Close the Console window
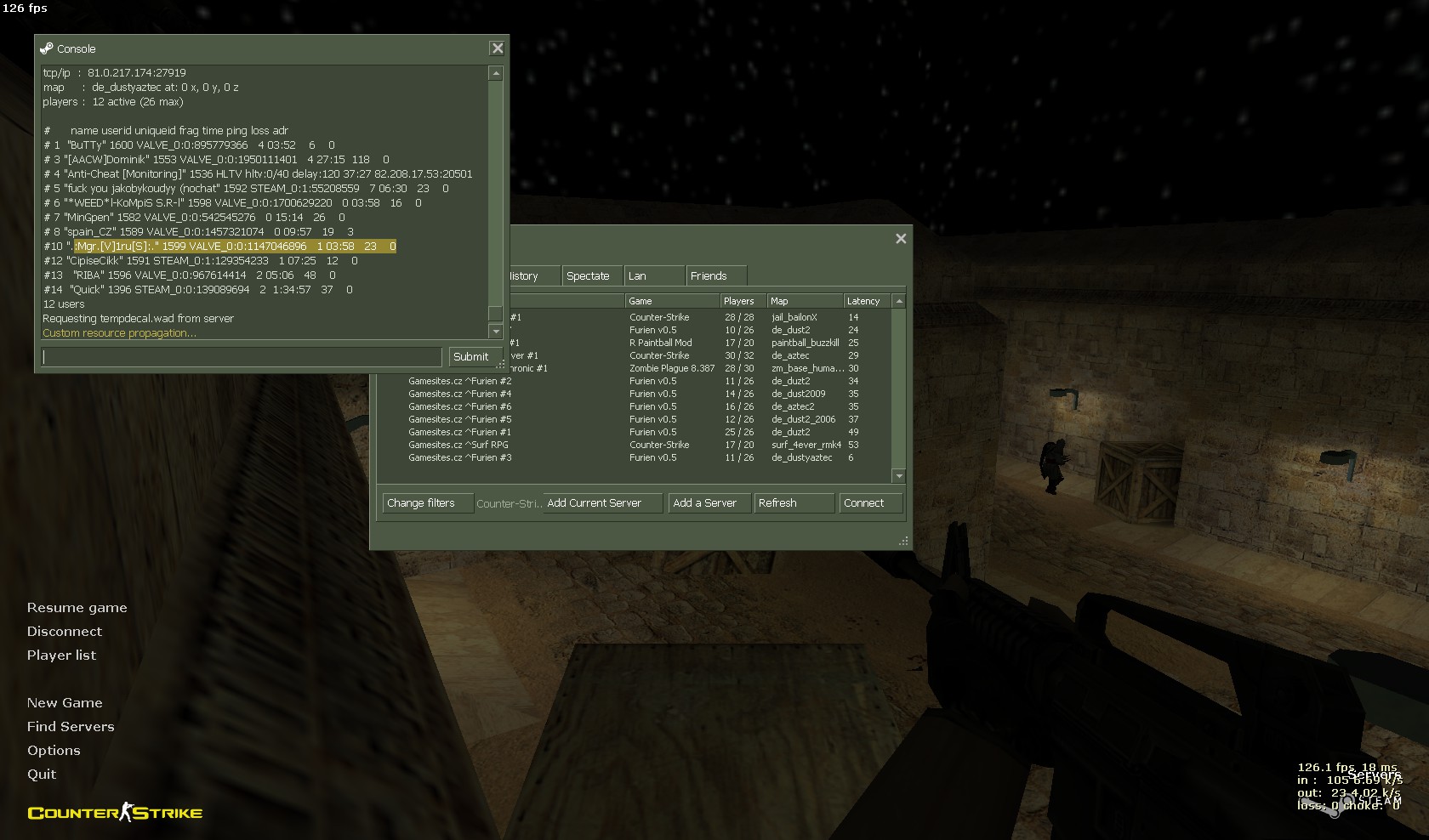 [498, 48]
